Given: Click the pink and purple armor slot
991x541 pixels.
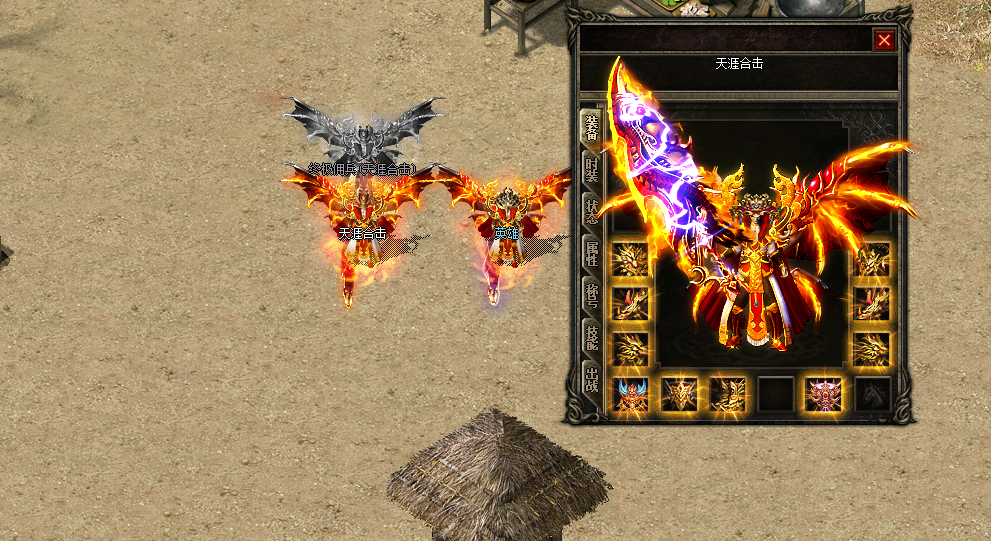Looking at the screenshot, I should pos(824,394).
